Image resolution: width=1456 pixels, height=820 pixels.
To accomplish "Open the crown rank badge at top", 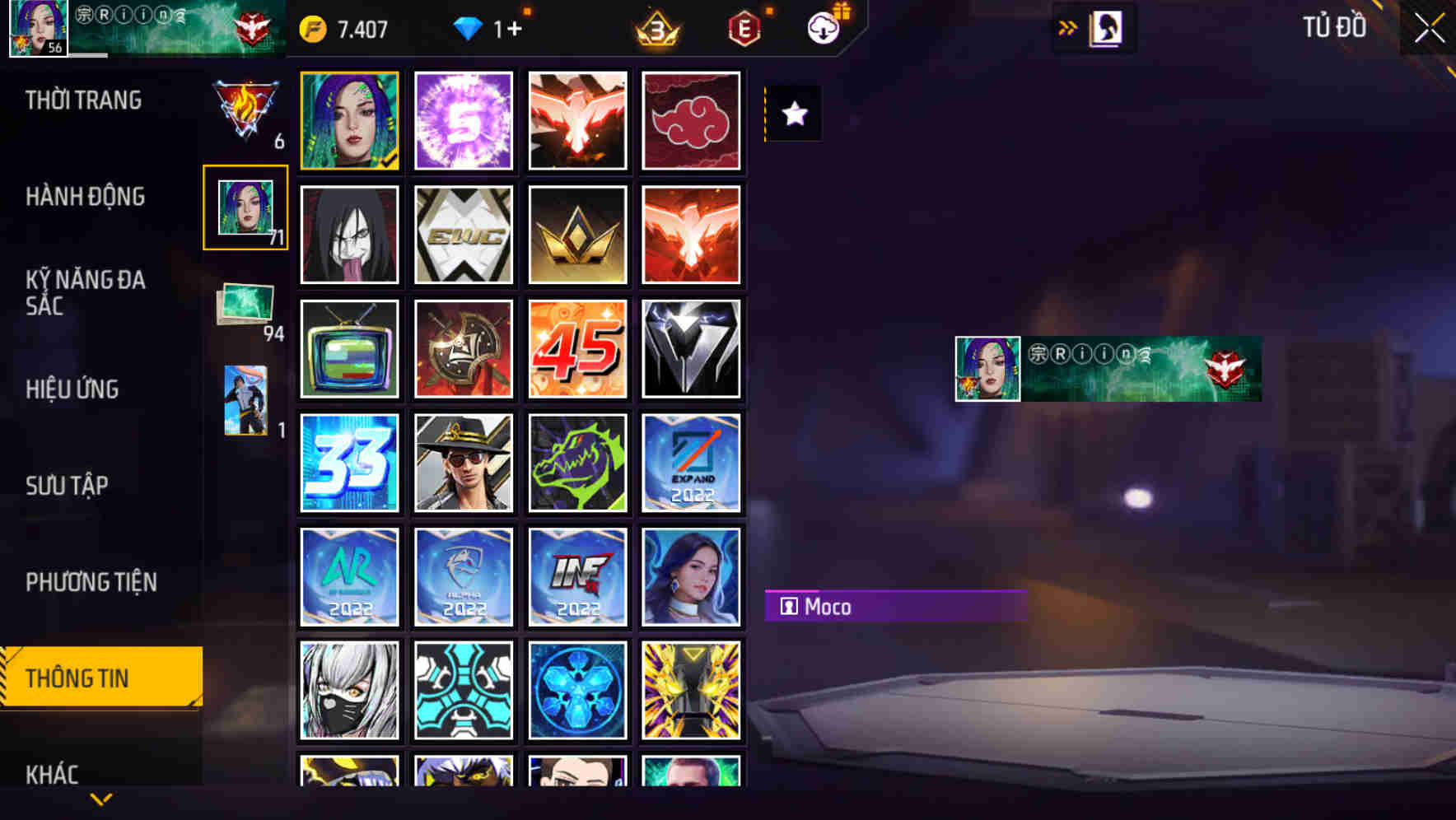I will click(655, 29).
